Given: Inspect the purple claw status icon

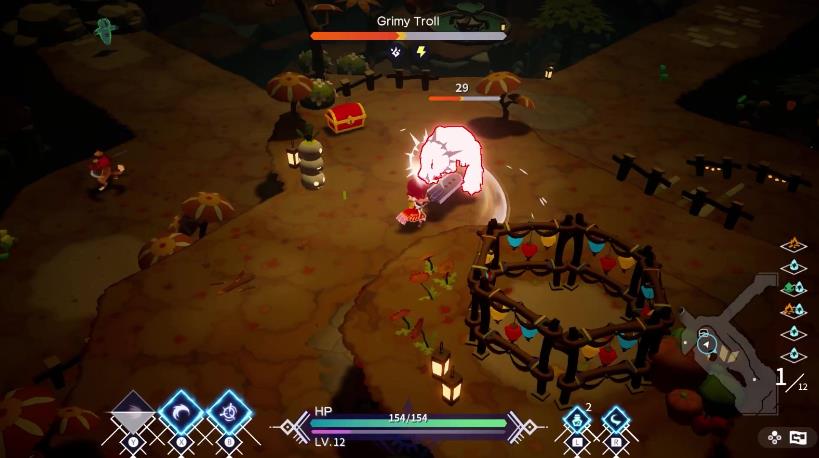Looking at the screenshot, I should click(396, 52).
